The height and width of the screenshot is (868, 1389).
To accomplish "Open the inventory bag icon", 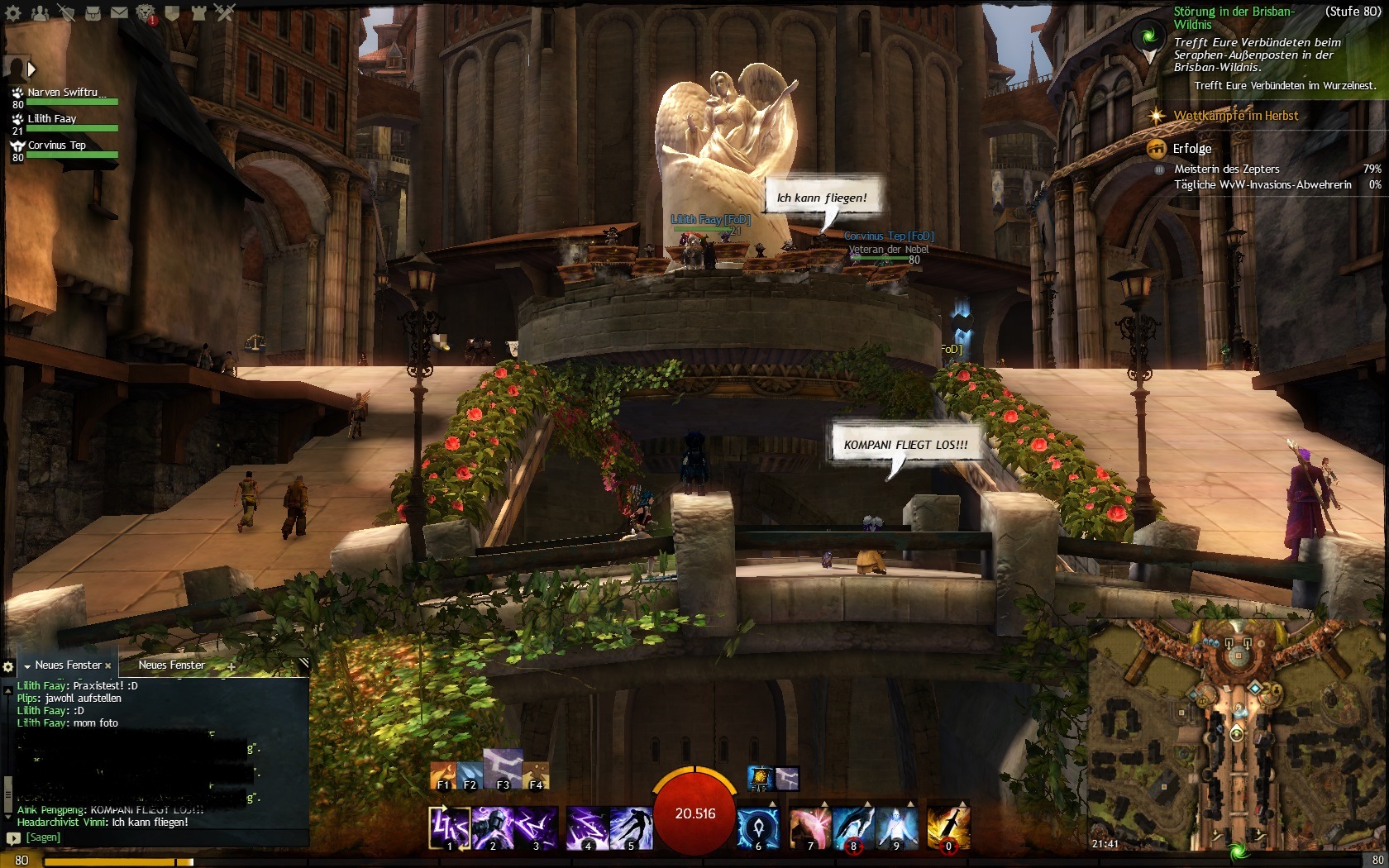I will [x=93, y=12].
